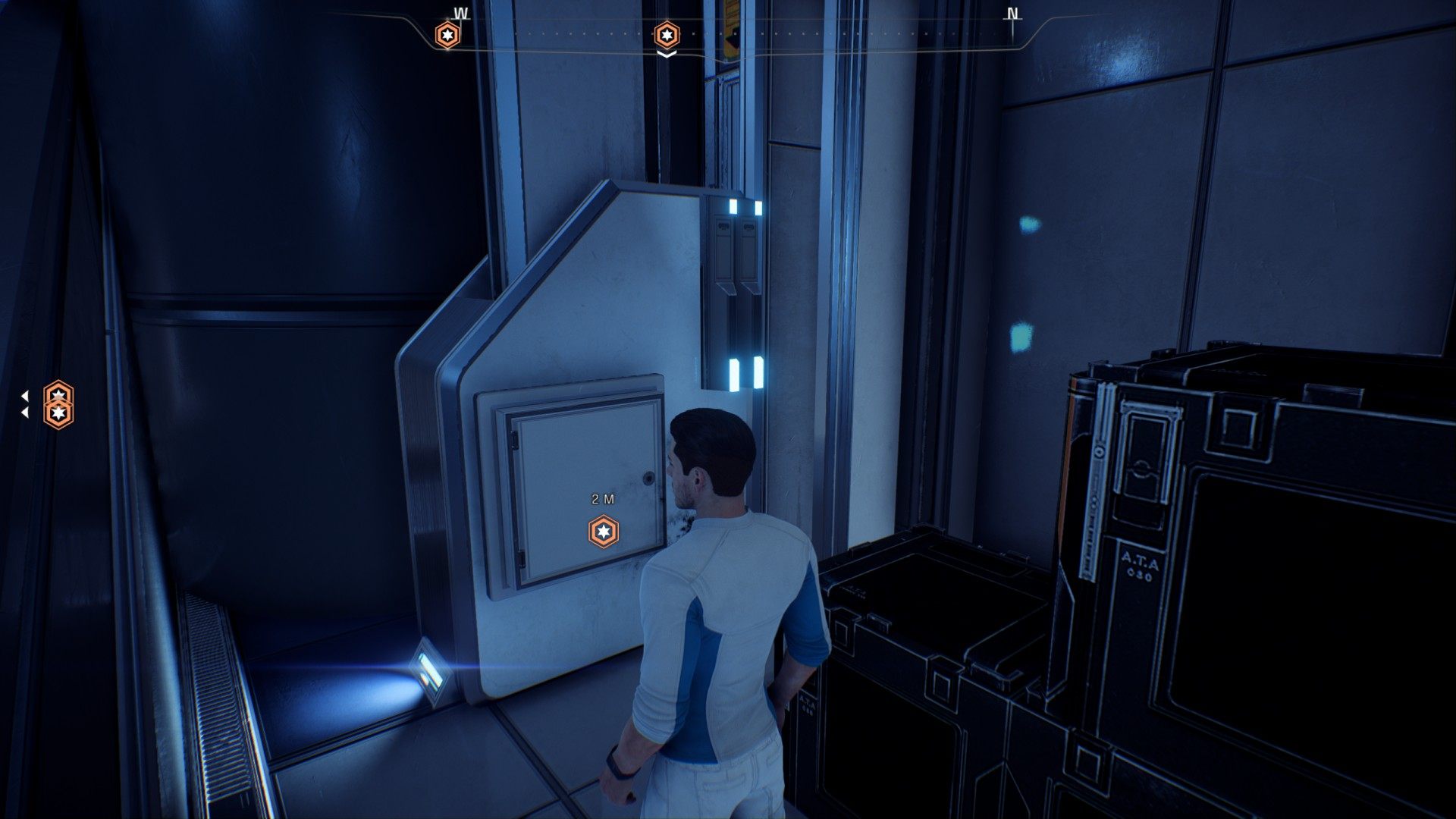Viewport: 1456px width, 819px height.
Task: Select the objective marker labeled 2 M
Action: coord(604,531)
